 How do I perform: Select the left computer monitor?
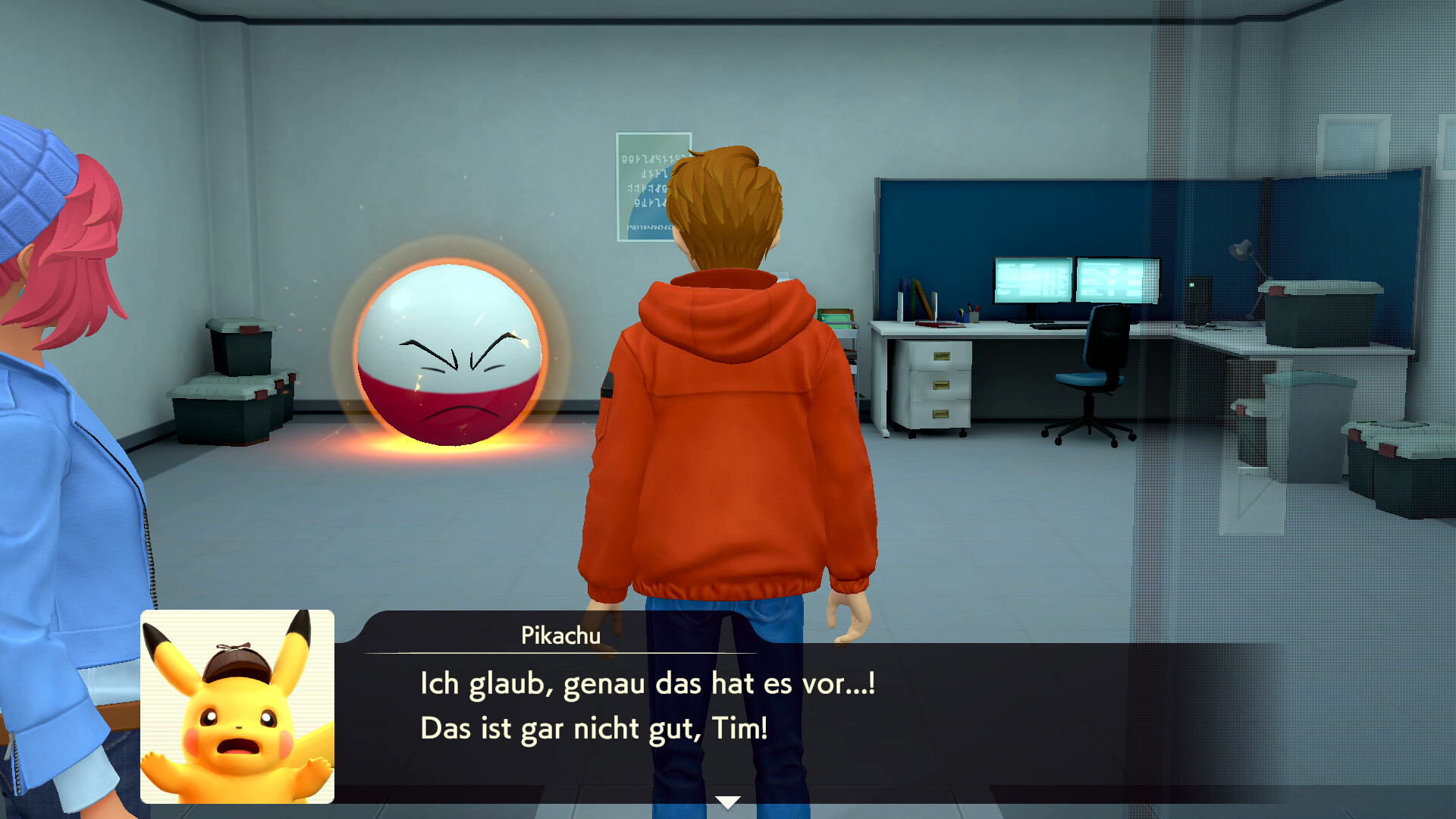pos(1031,281)
